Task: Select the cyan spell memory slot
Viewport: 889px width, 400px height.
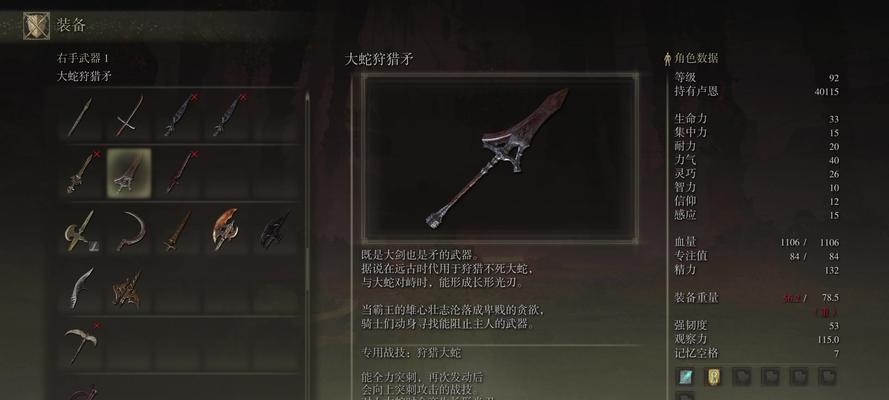Action: [x=686, y=377]
